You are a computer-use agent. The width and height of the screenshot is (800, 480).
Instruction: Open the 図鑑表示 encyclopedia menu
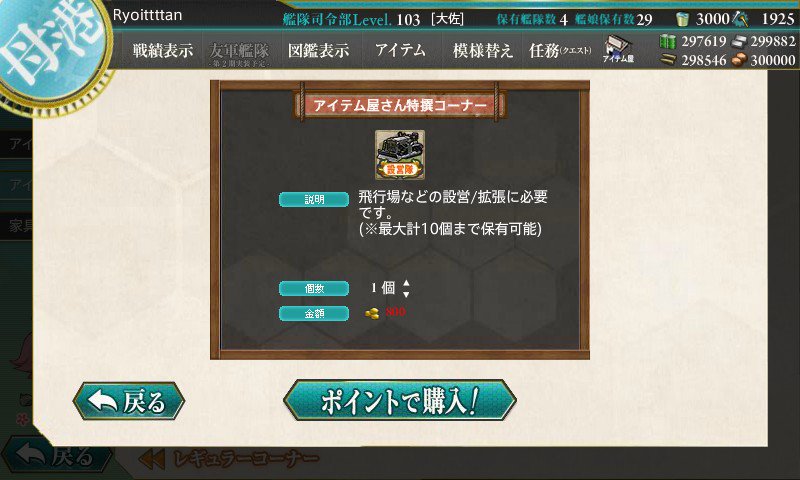coord(318,50)
